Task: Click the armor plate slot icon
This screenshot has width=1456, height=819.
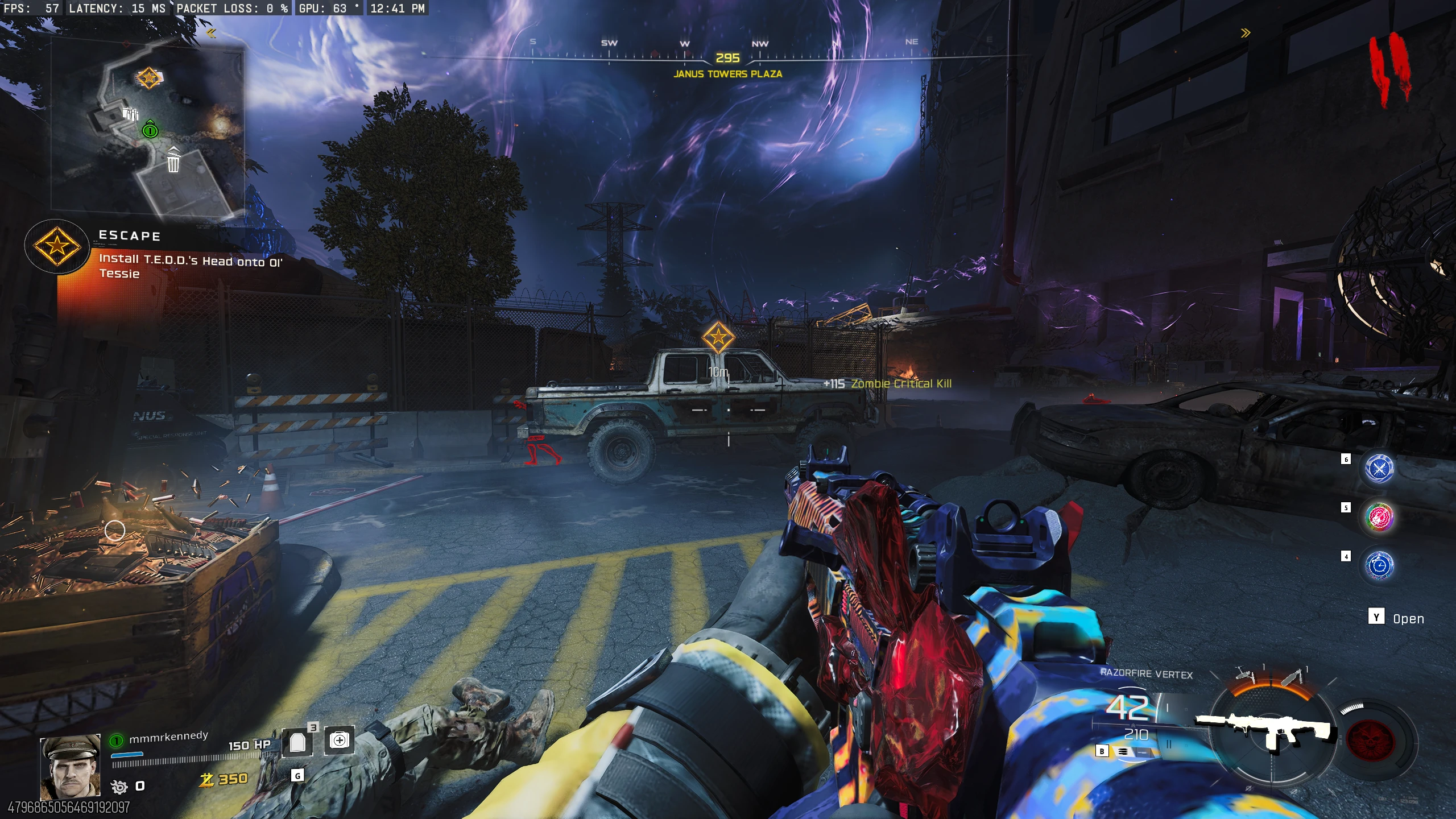Action: coord(297,742)
